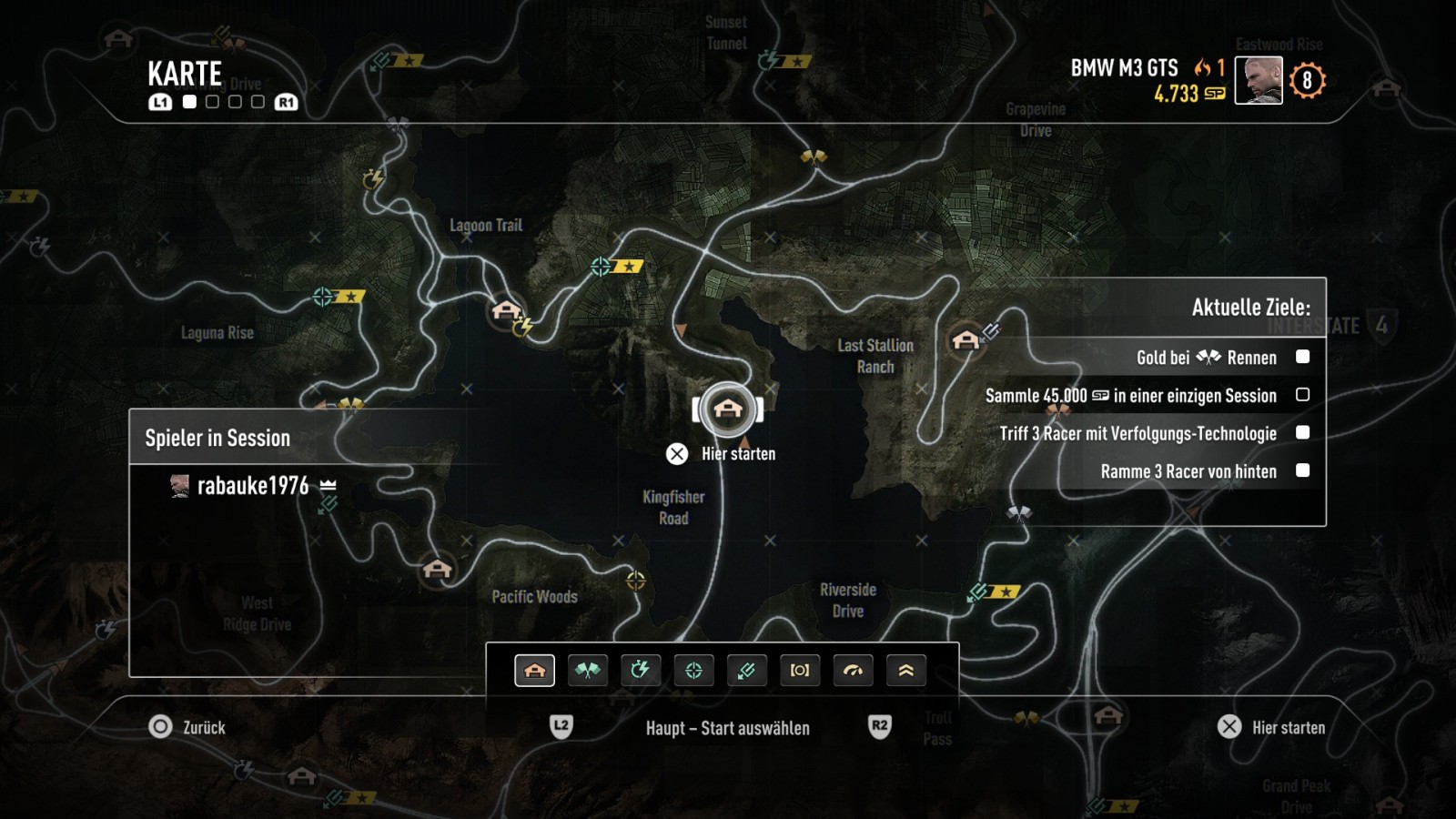Choose the highlighted hideout marker above Kingfisher Road

(x=728, y=409)
